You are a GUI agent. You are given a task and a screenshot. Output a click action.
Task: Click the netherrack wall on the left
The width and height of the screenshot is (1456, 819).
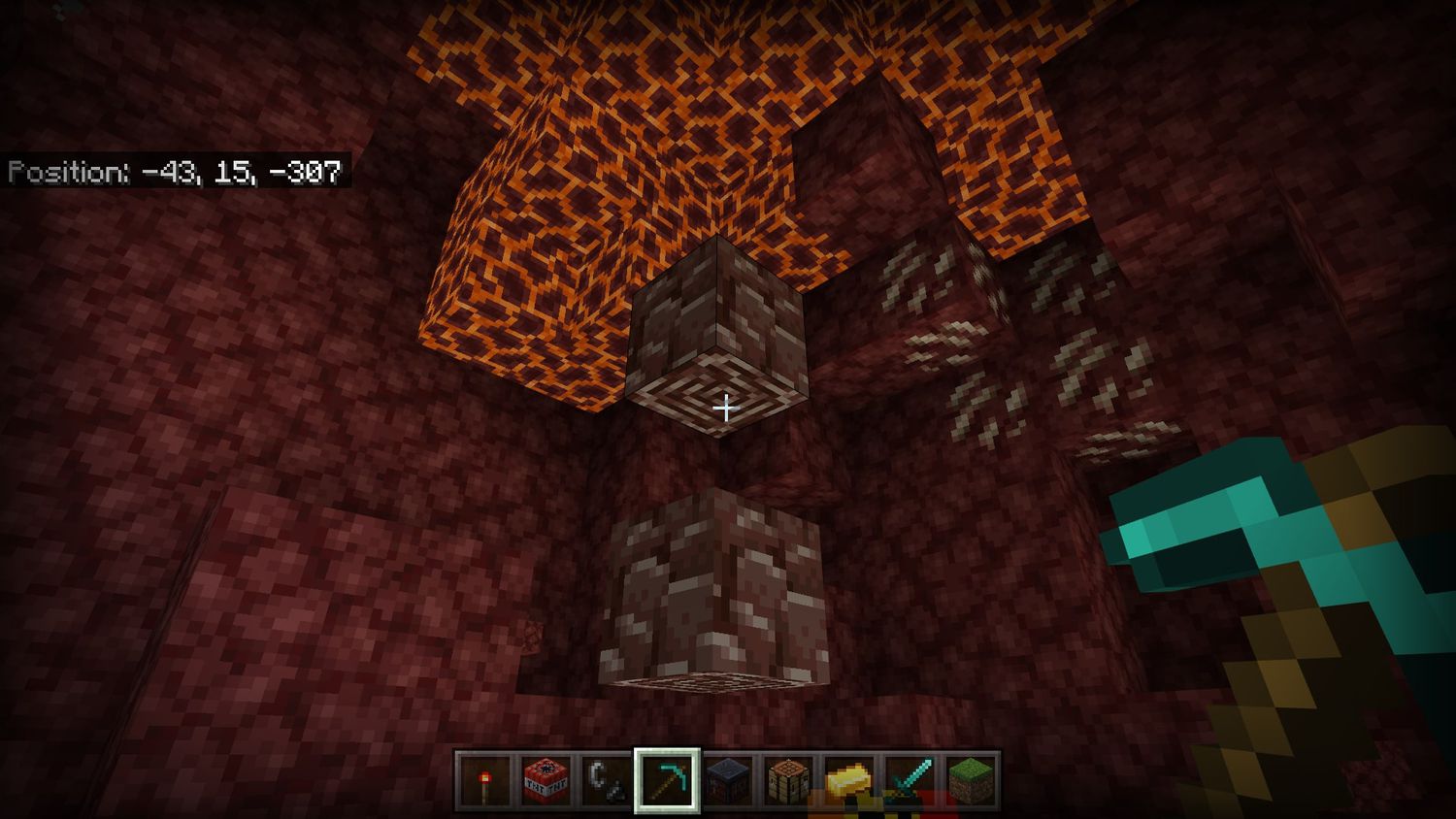click(194, 485)
